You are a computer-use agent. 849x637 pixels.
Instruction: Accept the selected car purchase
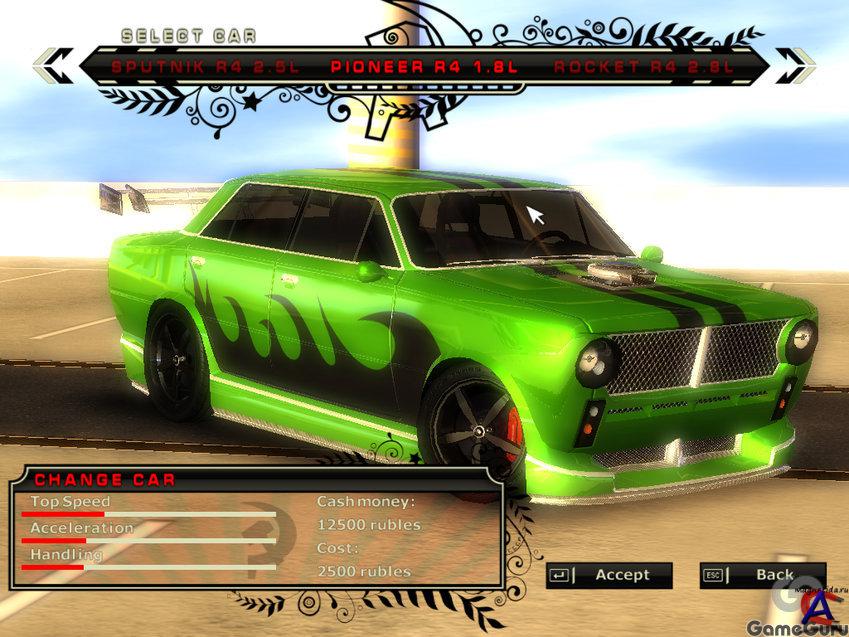609,575
